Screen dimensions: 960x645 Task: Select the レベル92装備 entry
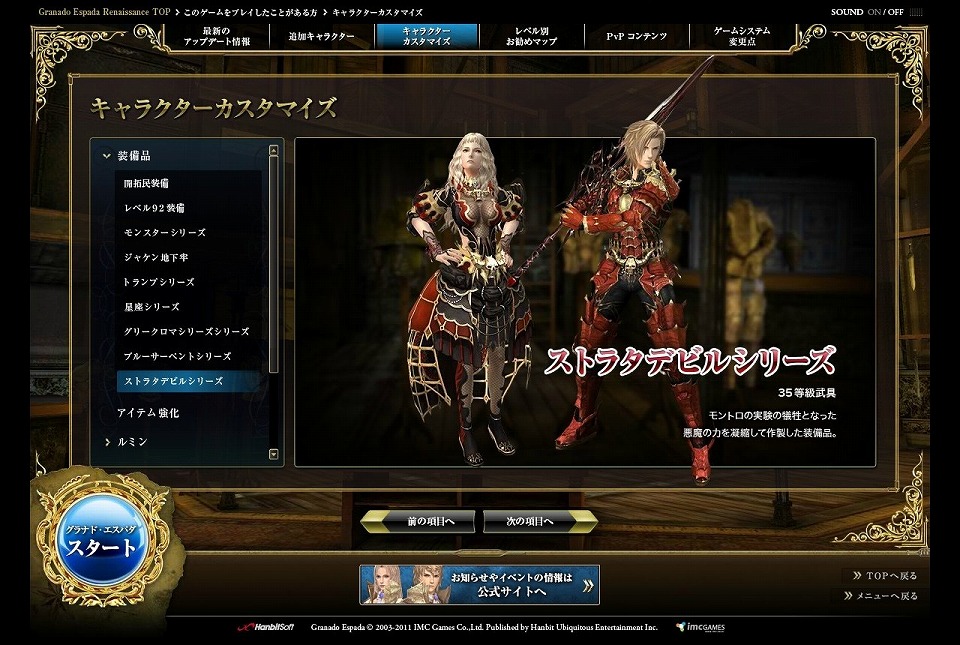tap(154, 208)
